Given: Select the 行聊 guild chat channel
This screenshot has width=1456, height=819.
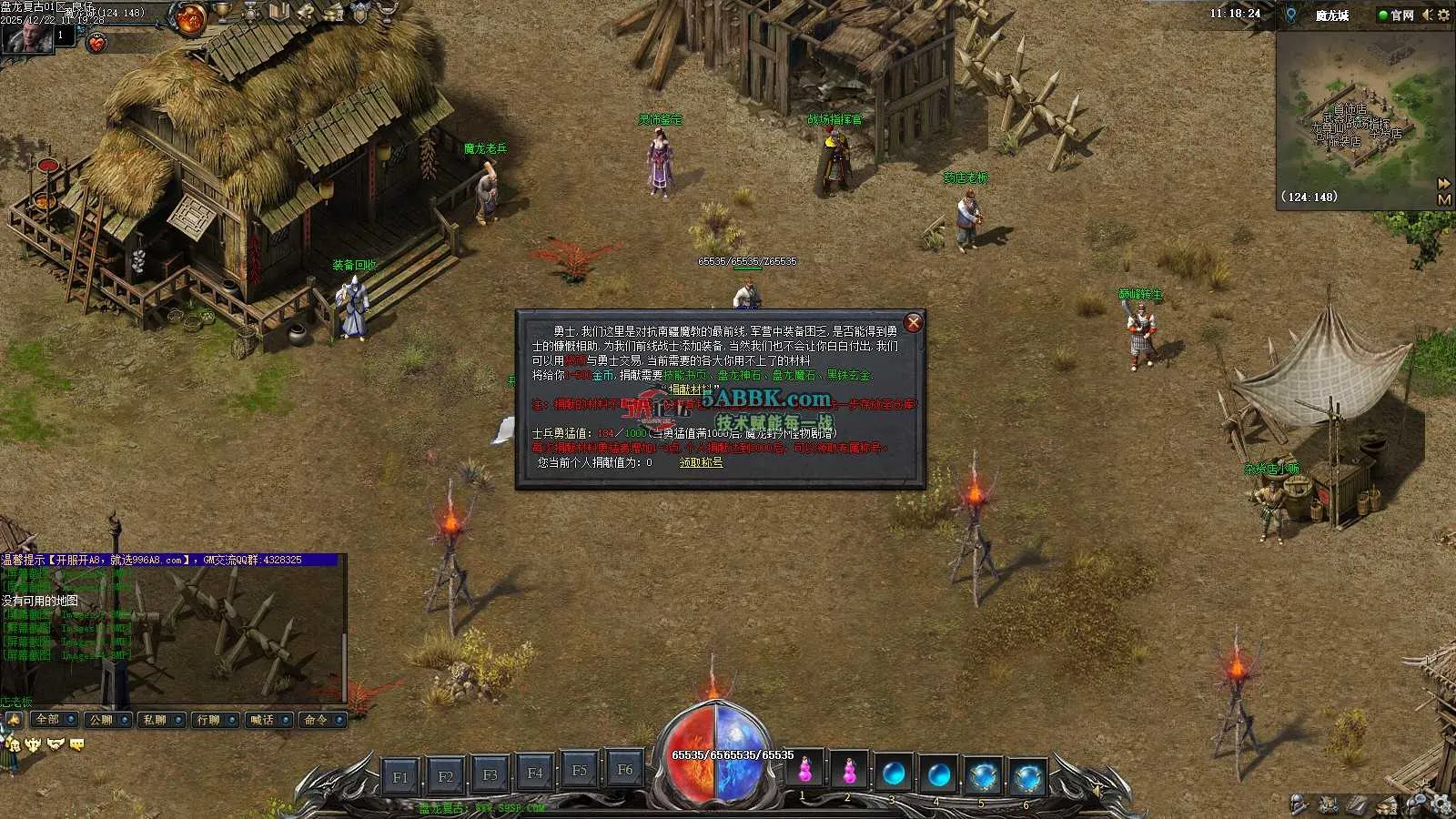Looking at the screenshot, I should [x=208, y=720].
